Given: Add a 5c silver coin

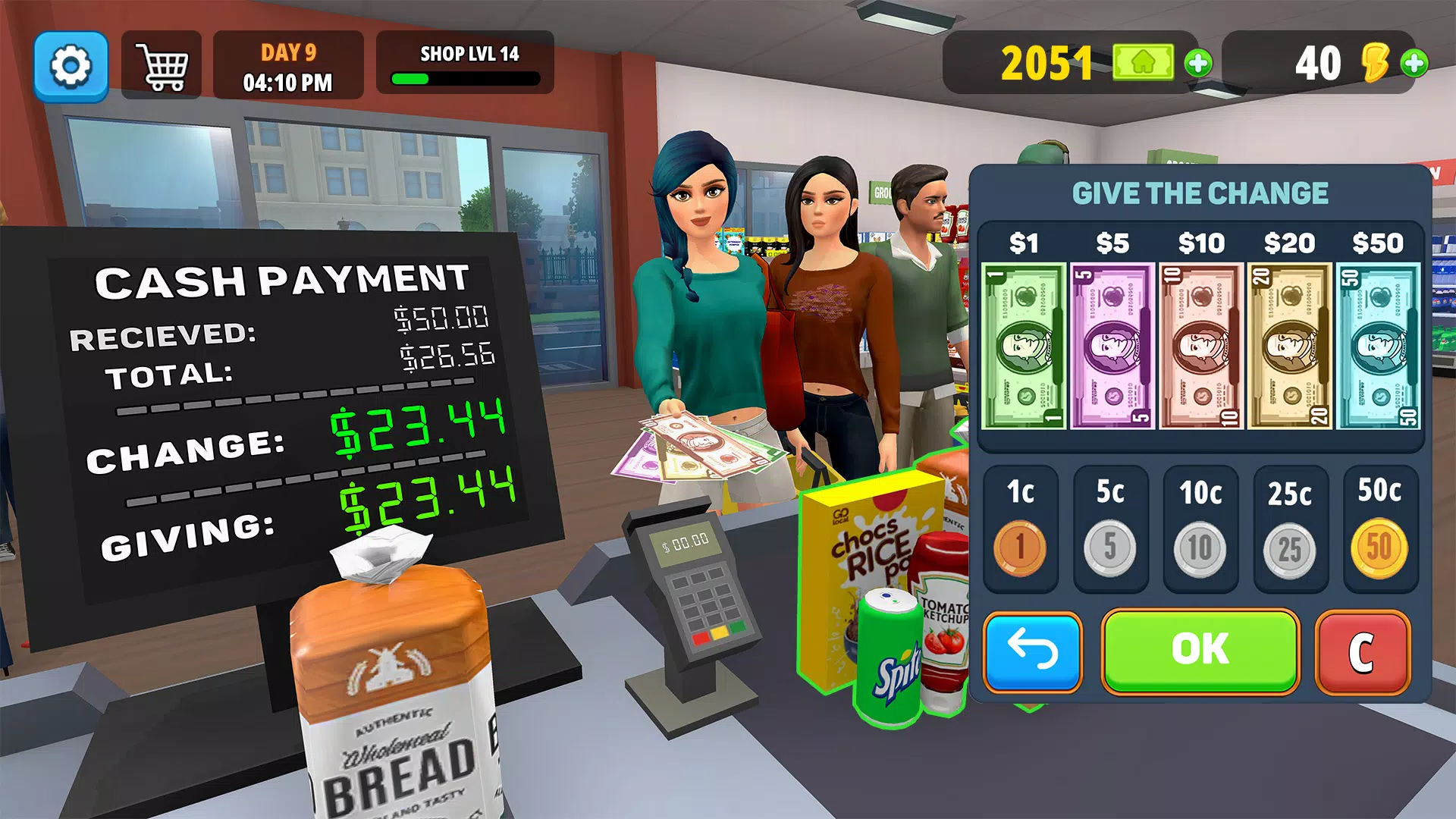Looking at the screenshot, I should click(x=1110, y=547).
